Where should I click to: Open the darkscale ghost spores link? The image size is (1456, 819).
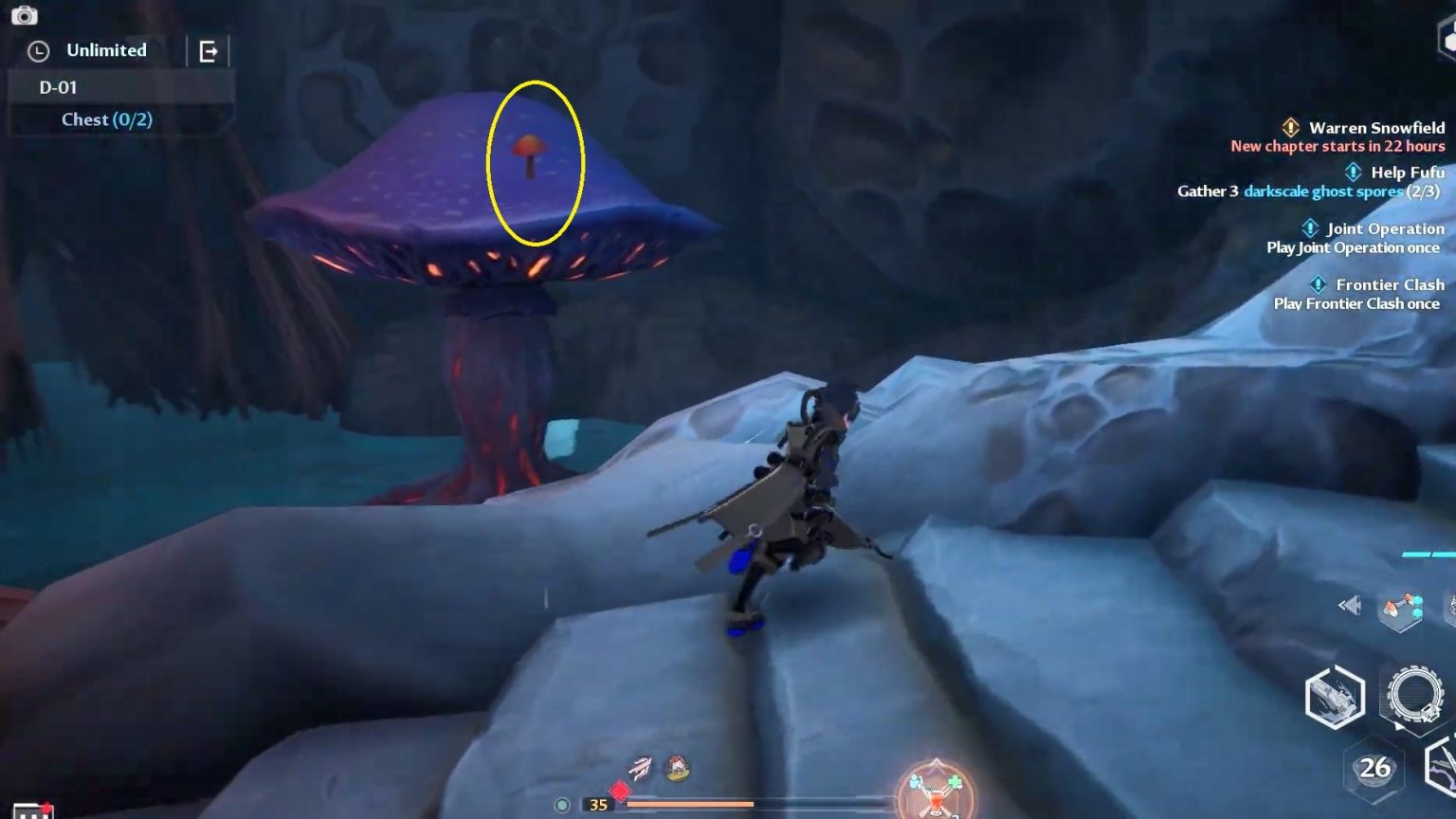tap(1323, 191)
